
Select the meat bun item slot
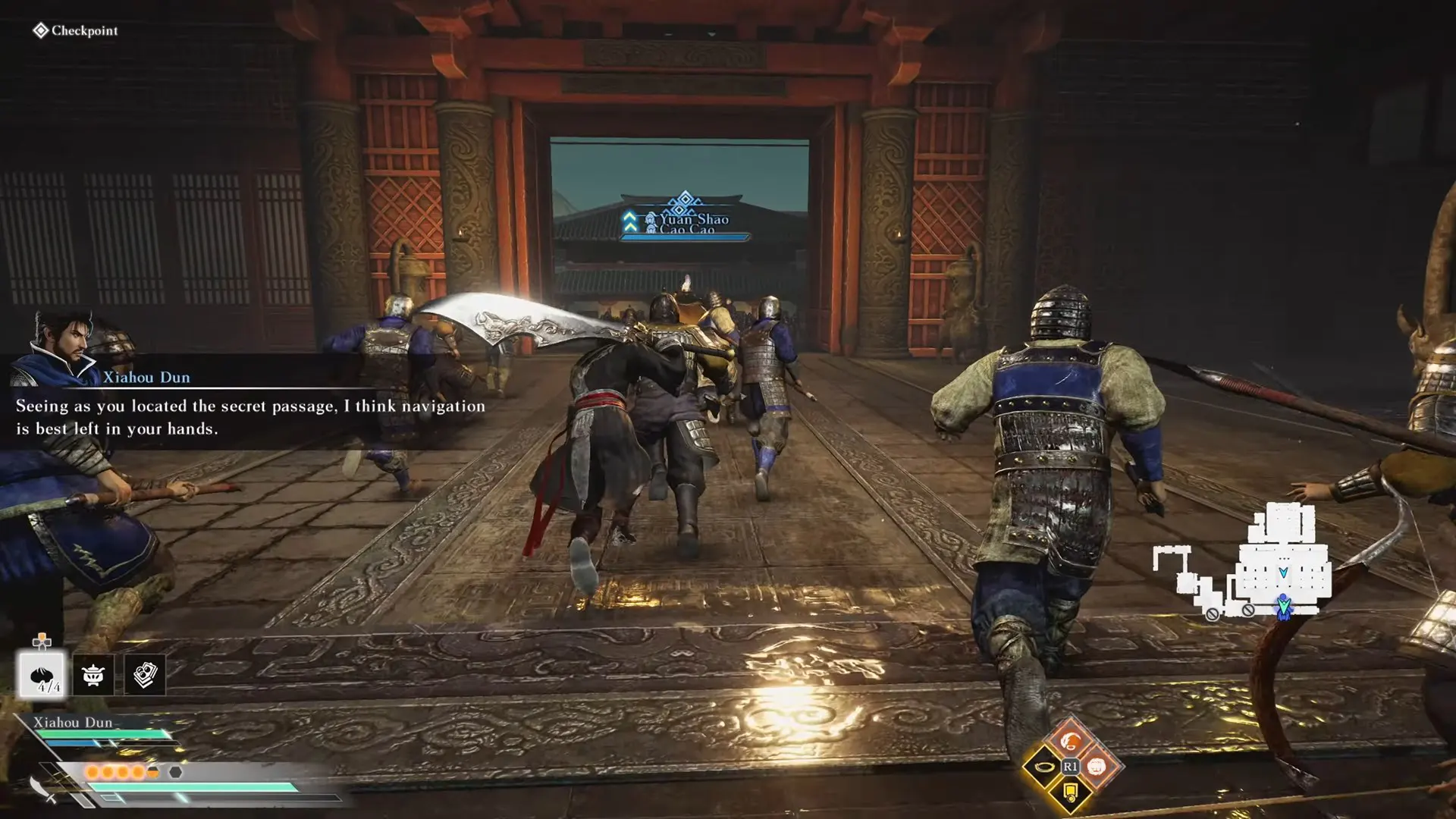42,673
